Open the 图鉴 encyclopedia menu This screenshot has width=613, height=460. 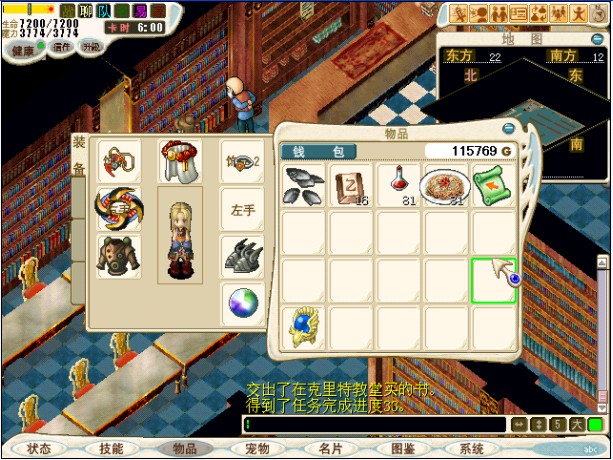[x=403, y=449]
